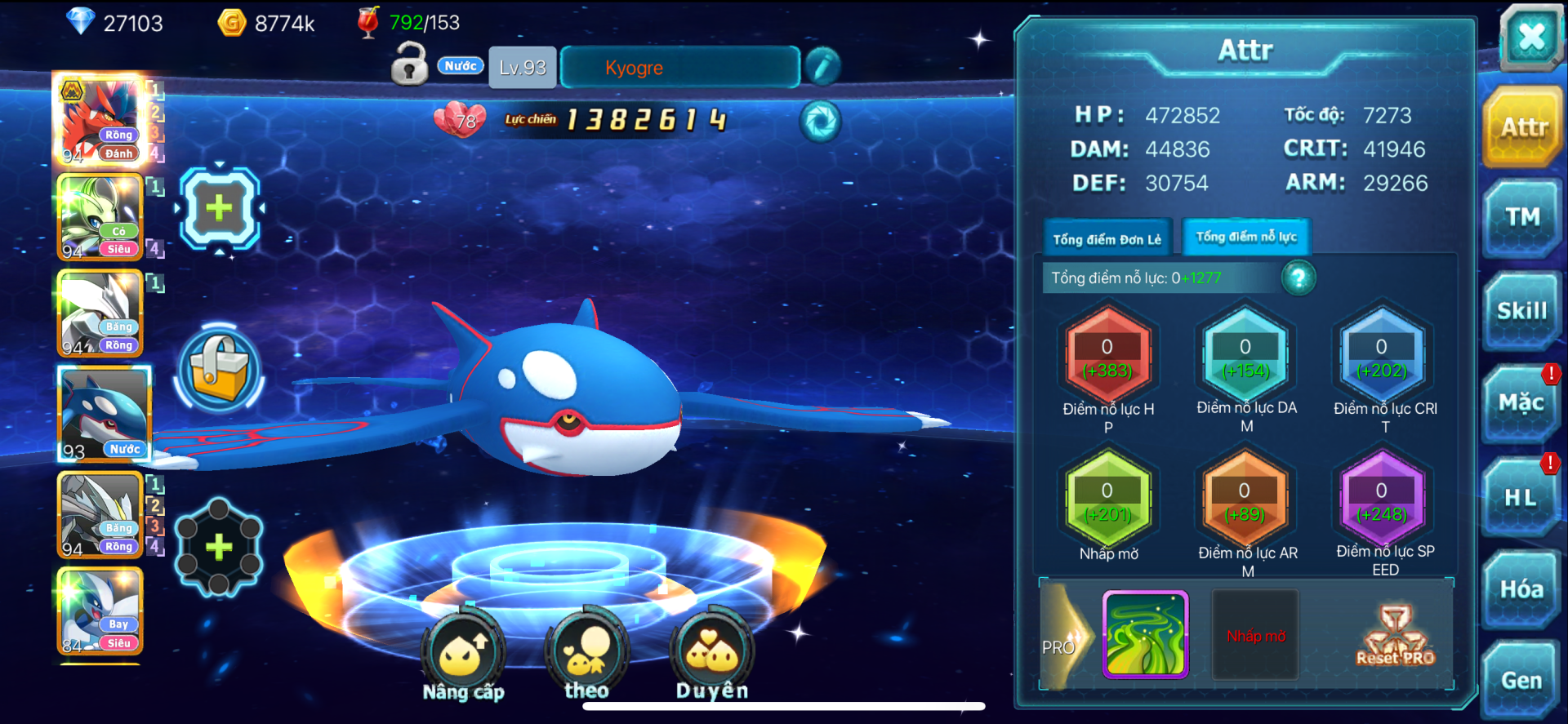1568x724 pixels.
Task: Select the Mặc side tab
Action: click(x=1521, y=402)
